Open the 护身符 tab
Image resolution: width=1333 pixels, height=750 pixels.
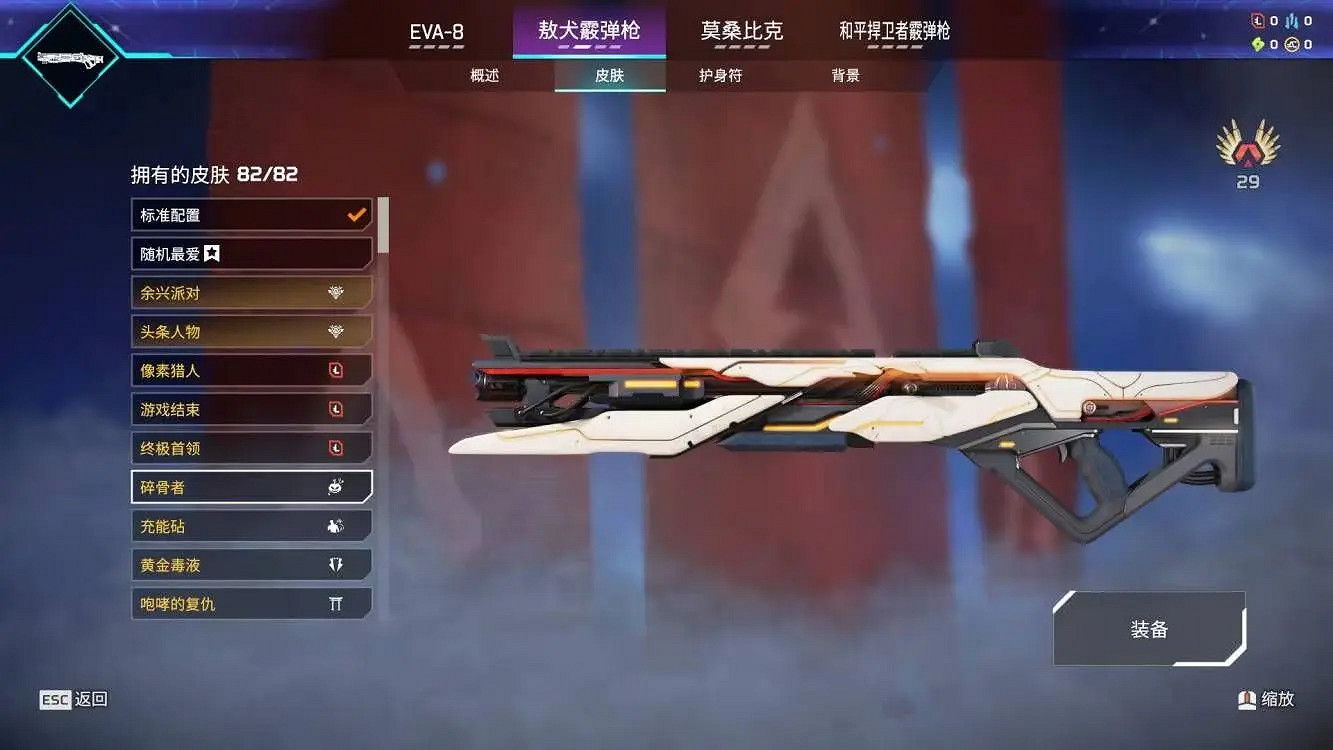719,75
